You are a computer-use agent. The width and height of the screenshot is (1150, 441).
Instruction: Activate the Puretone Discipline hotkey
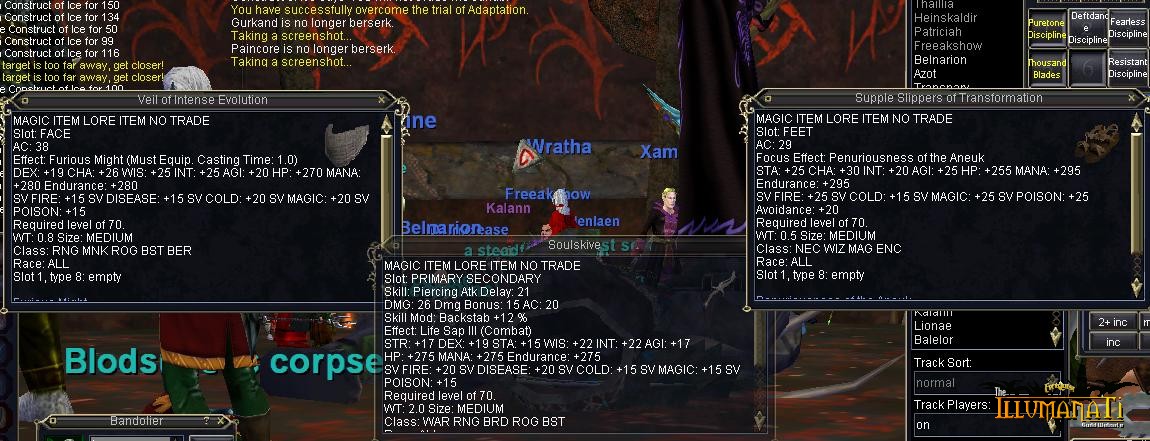coord(1046,29)
